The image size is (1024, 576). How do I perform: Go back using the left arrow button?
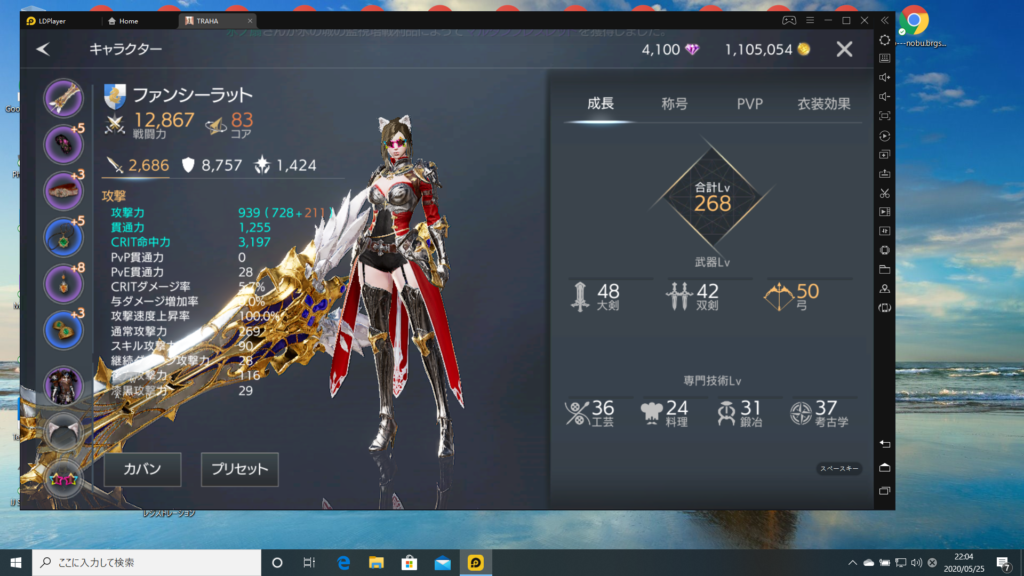tap(43, 49)
